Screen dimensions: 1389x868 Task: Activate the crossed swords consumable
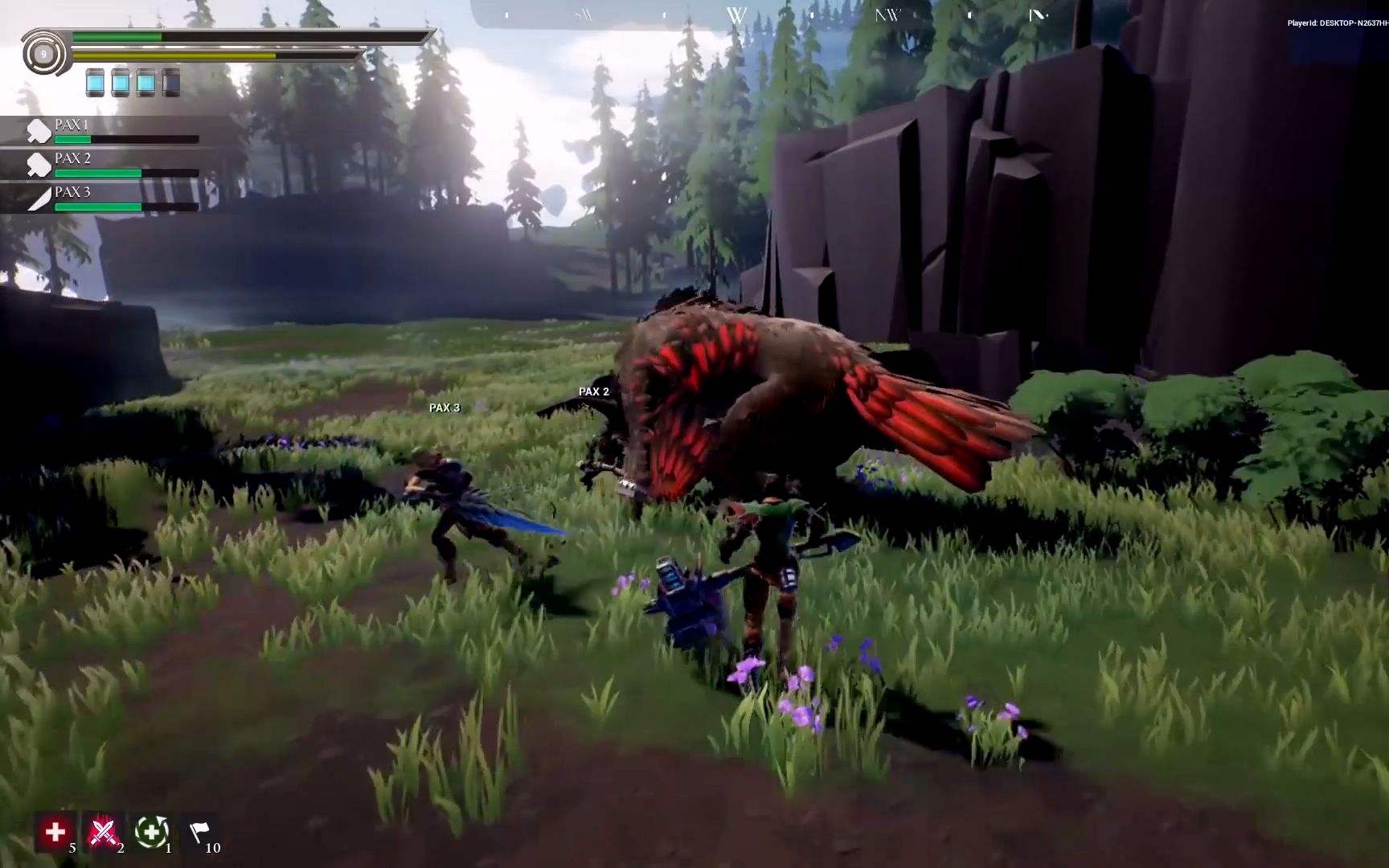(103, 833)
